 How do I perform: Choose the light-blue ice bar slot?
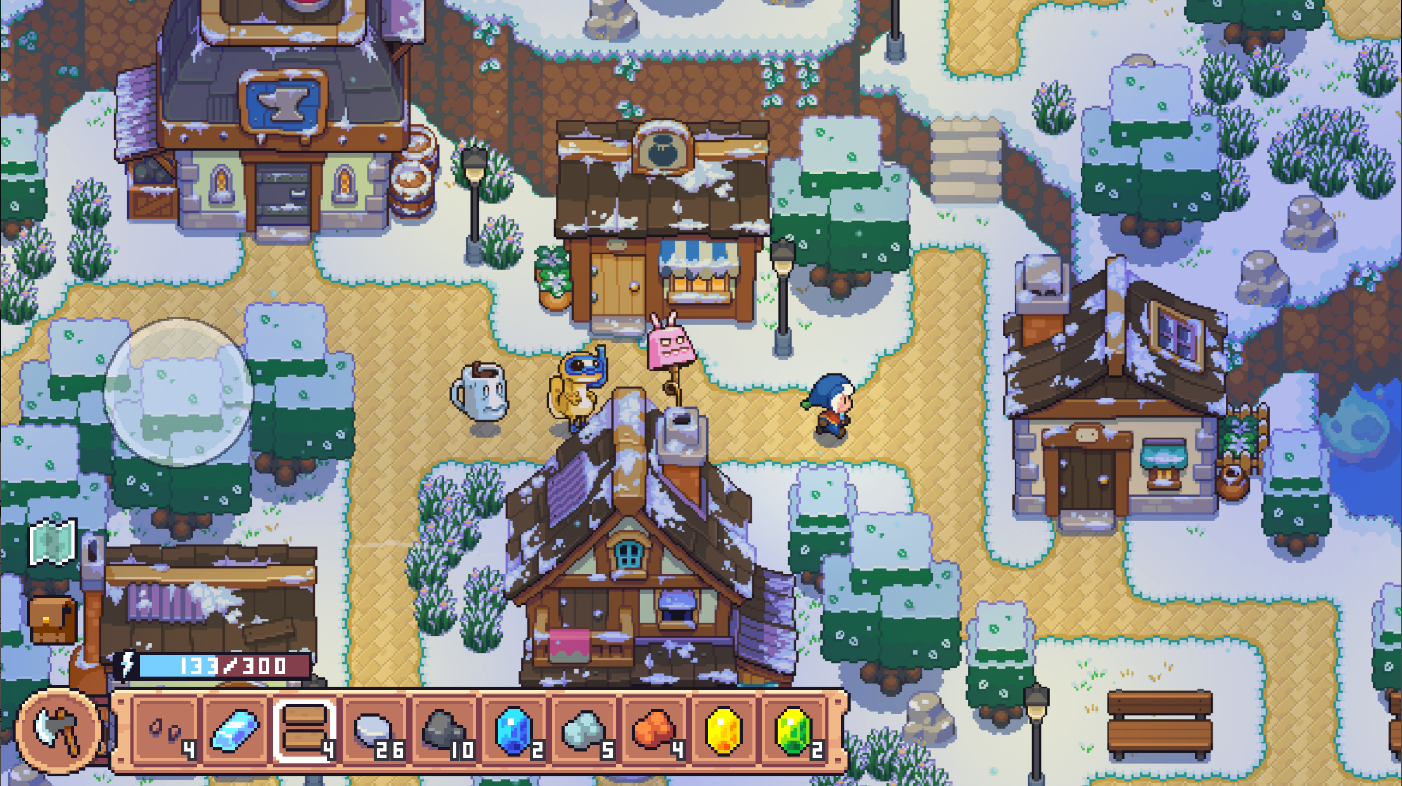tap(237, 731)
